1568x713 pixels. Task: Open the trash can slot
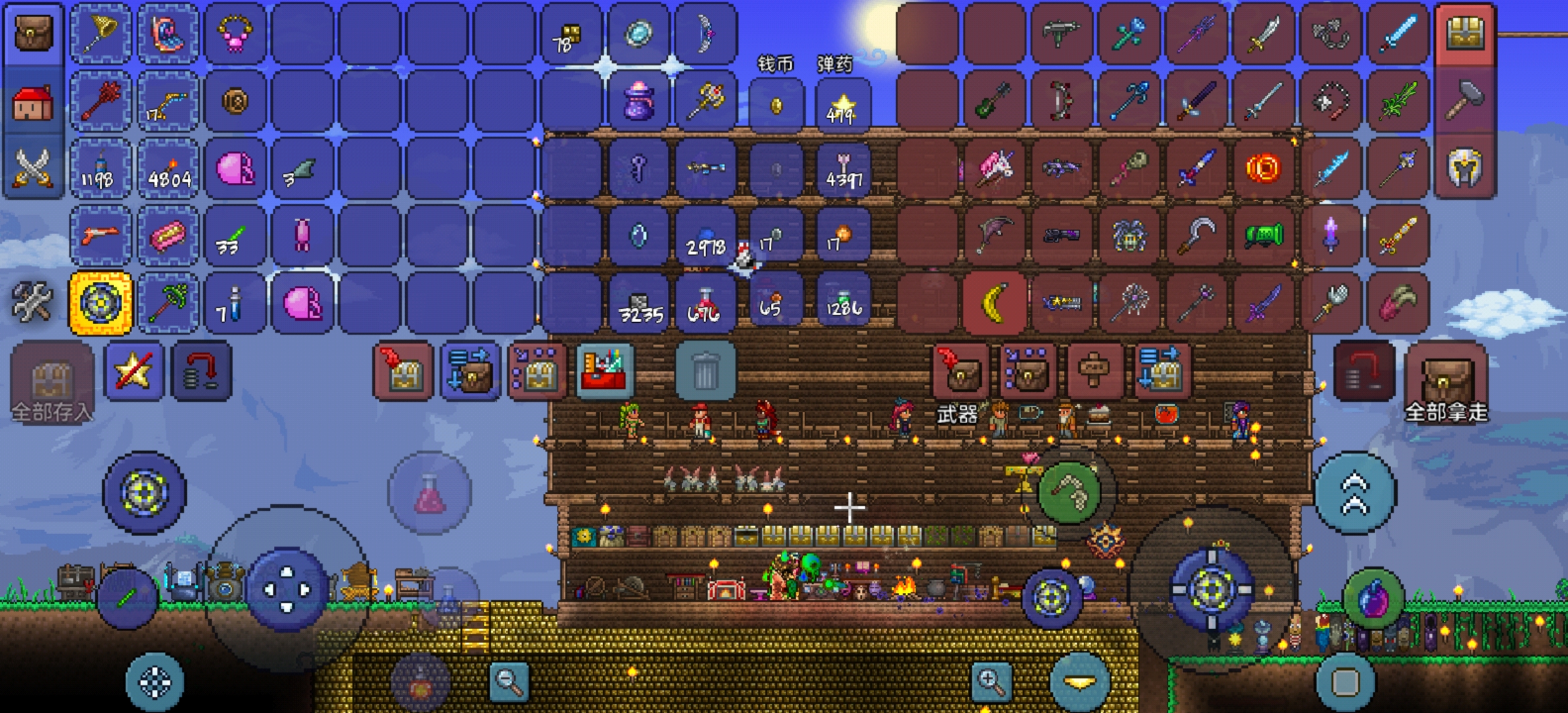[x=705, y=371]
